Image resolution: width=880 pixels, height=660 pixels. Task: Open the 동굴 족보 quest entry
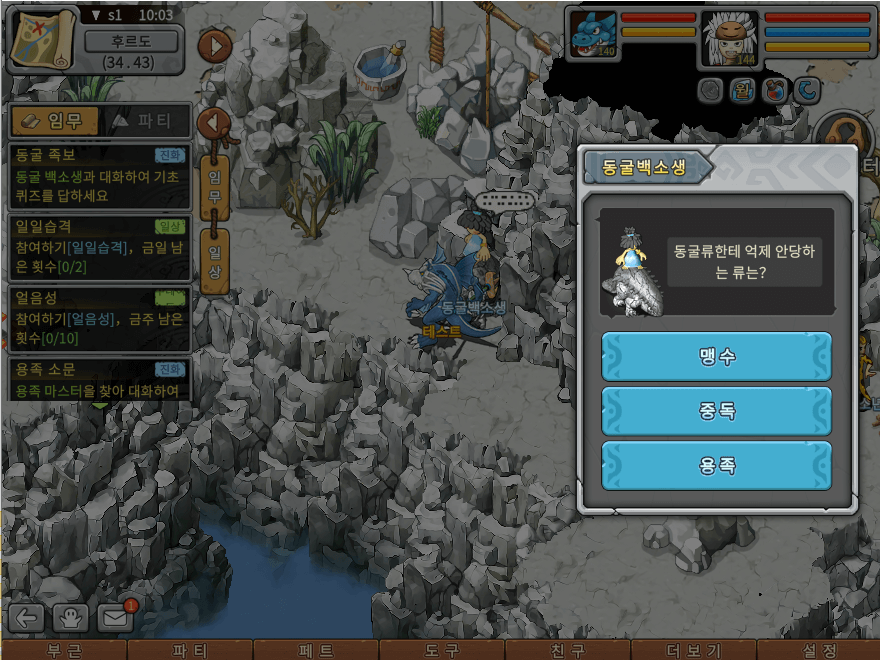(x=98, y=175)
